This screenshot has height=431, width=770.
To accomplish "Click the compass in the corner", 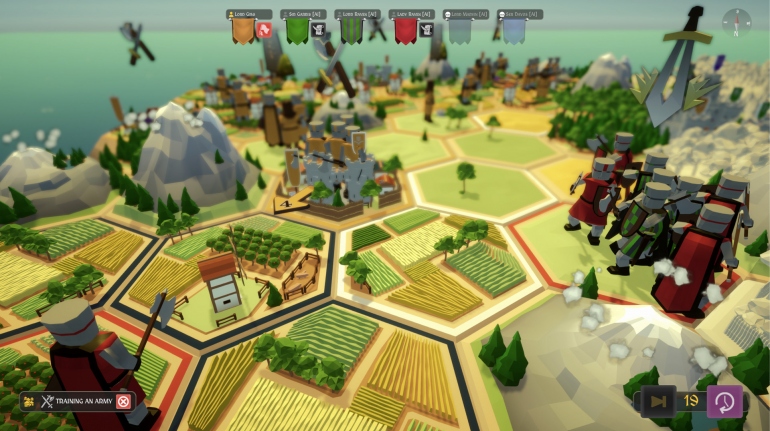I will 736,22.
